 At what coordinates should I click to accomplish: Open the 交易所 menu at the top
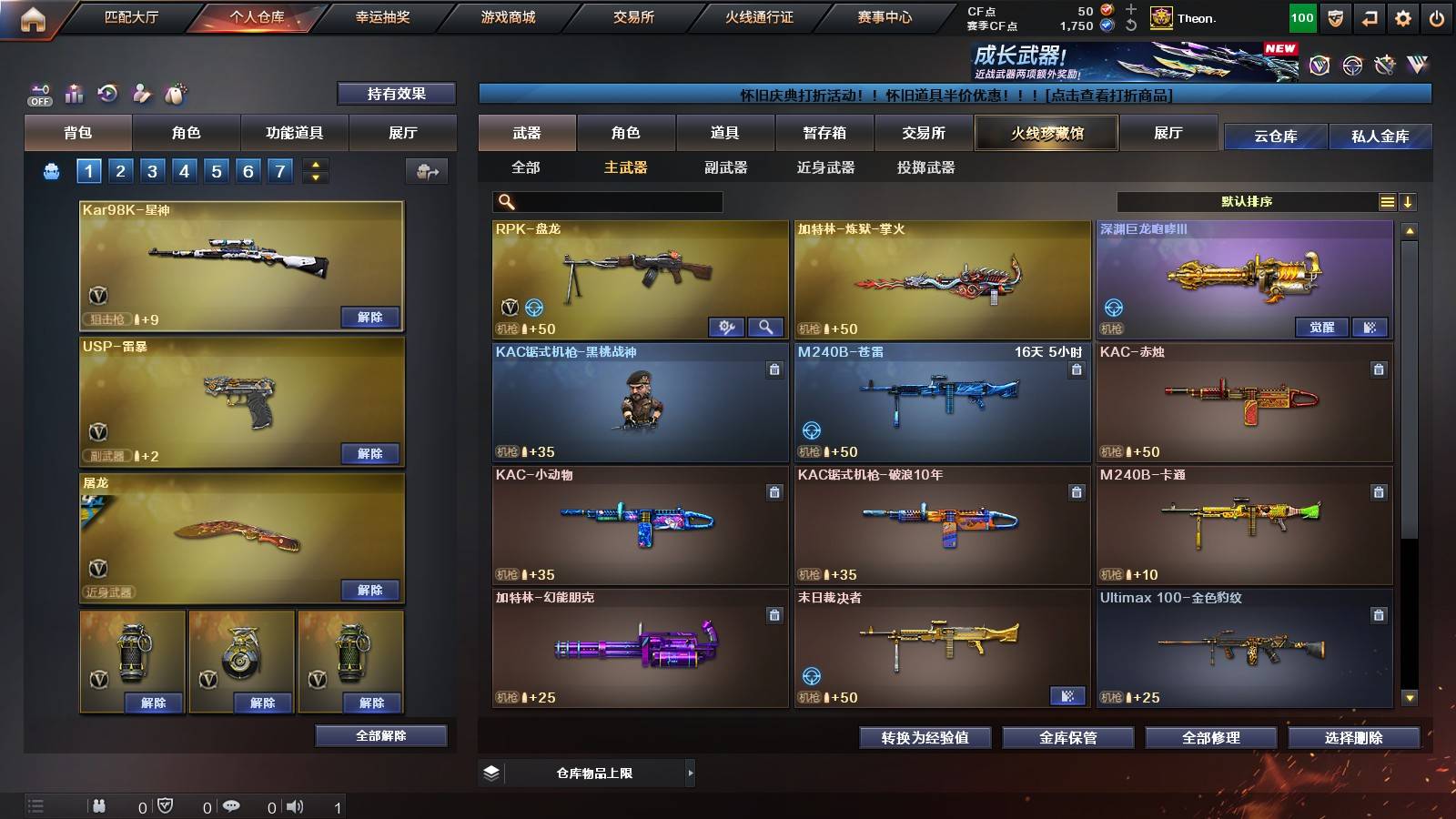636,17
